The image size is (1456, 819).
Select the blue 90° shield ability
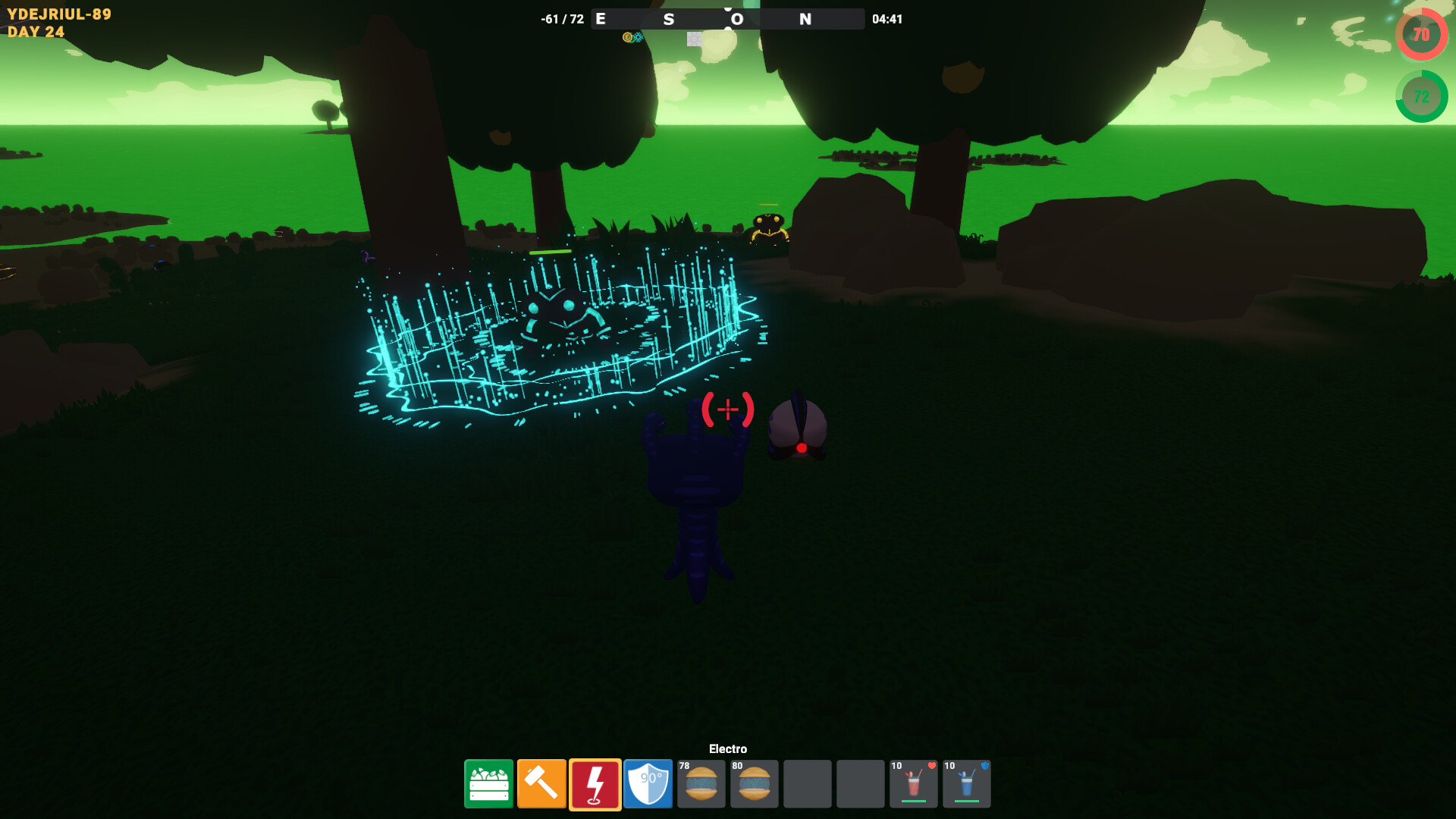click(x=648, y=784)
